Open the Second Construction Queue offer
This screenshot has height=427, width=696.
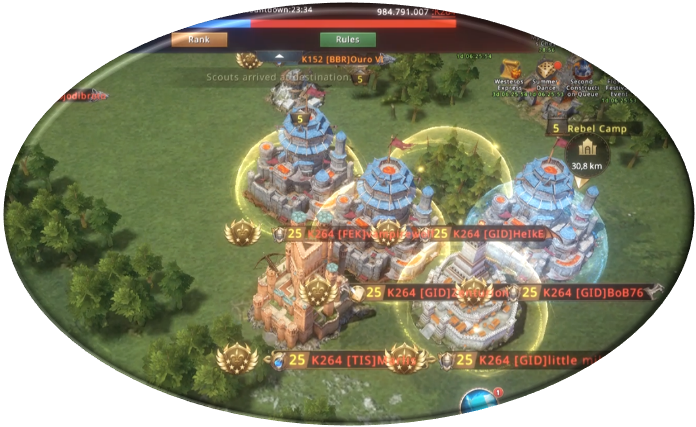(580, 72)
